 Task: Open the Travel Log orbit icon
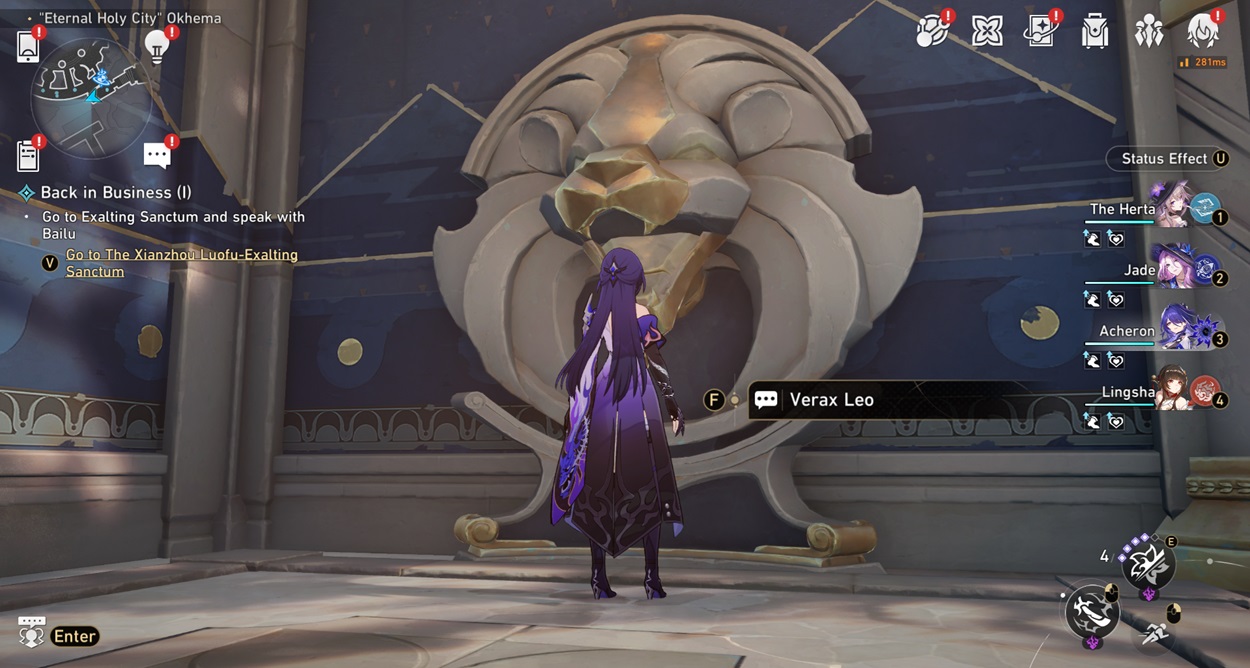[x=933, y=32]
